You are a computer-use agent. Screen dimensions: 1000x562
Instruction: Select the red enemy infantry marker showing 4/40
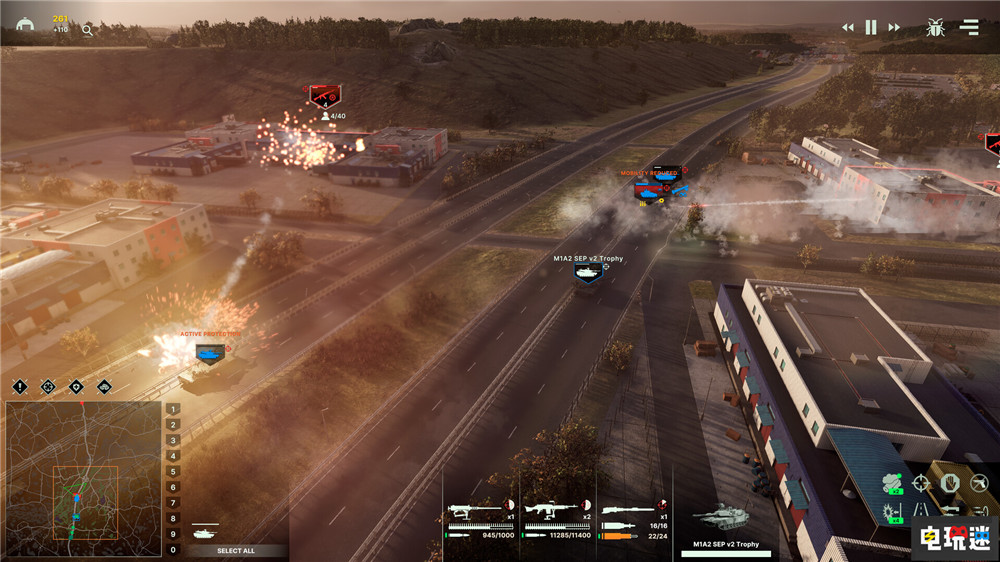(324, 97)
